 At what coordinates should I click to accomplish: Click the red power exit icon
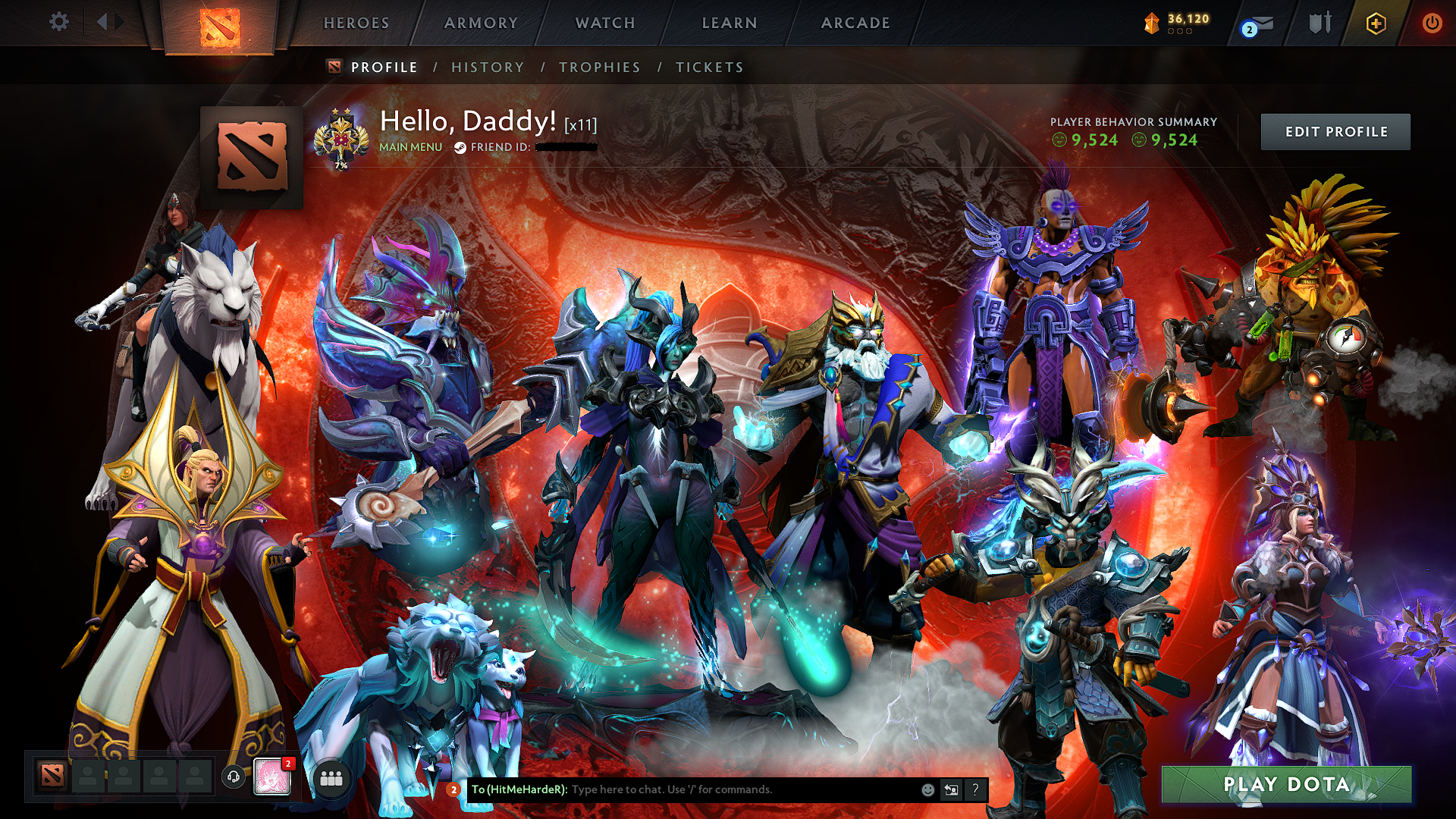point(1433,22)
